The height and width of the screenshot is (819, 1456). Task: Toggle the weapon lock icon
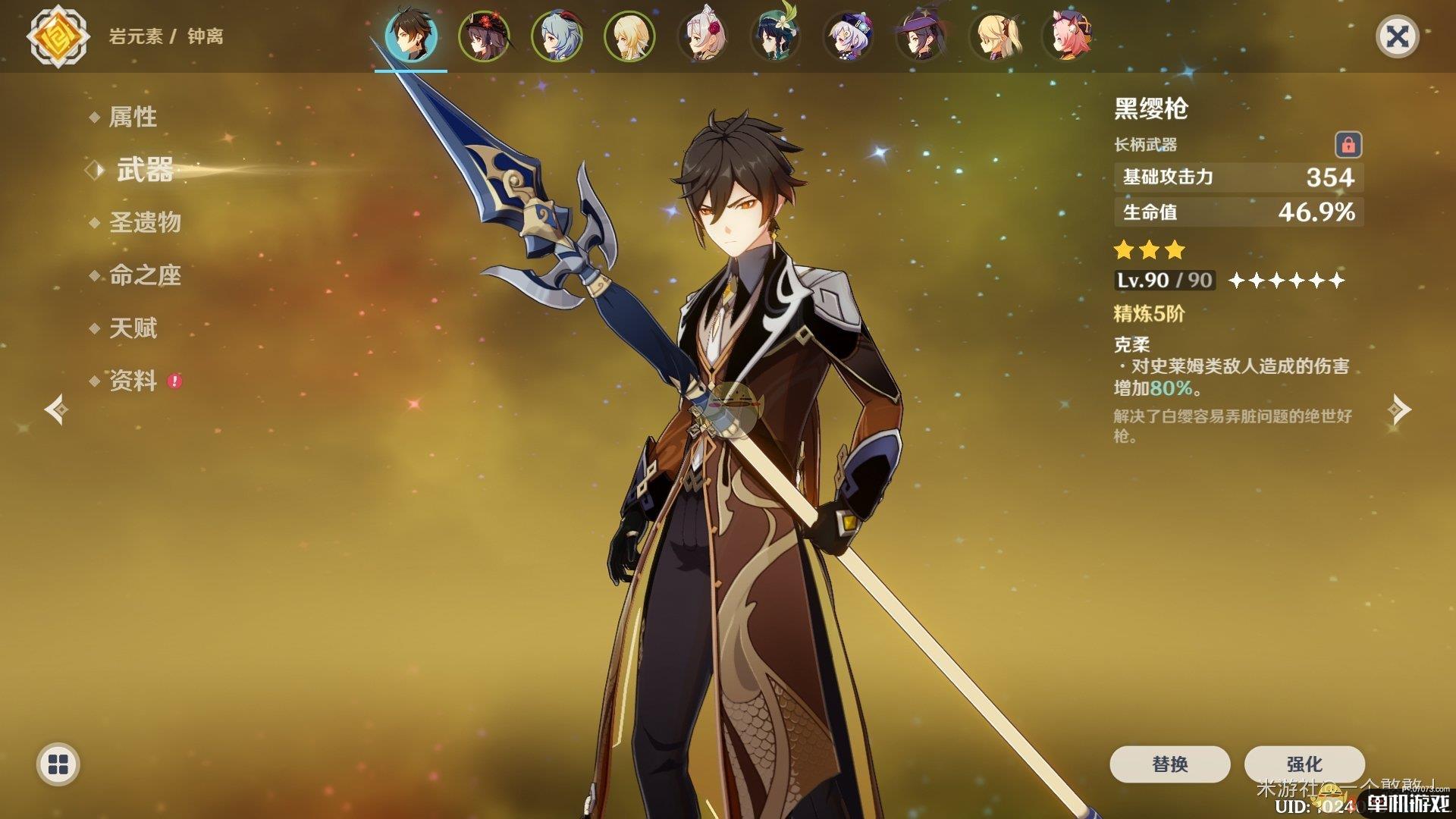[1348, 144]
